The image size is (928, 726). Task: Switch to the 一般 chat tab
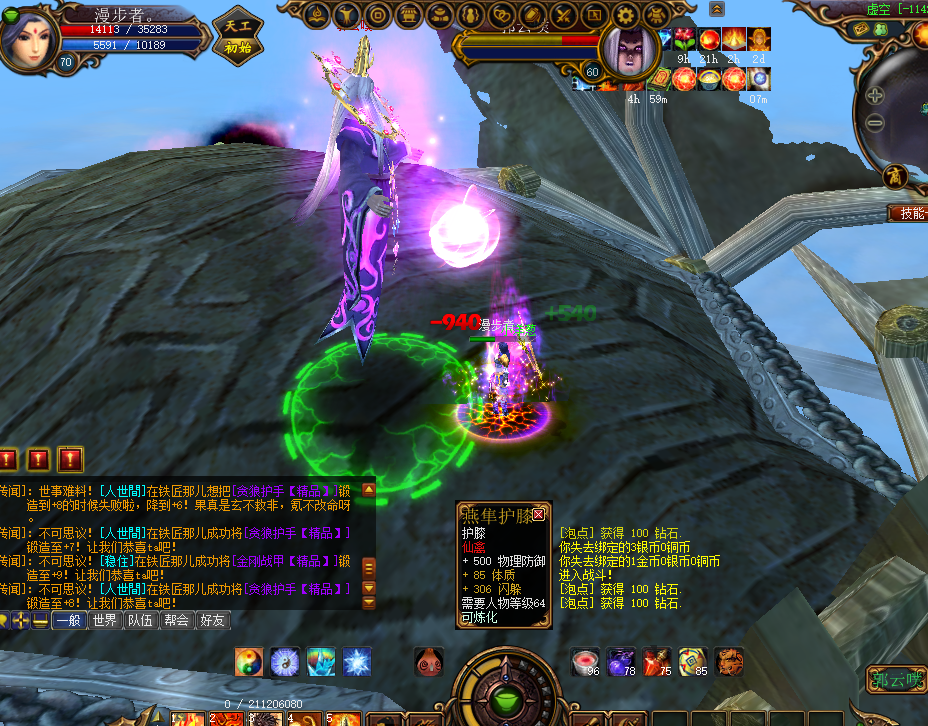tap(68, 621)
